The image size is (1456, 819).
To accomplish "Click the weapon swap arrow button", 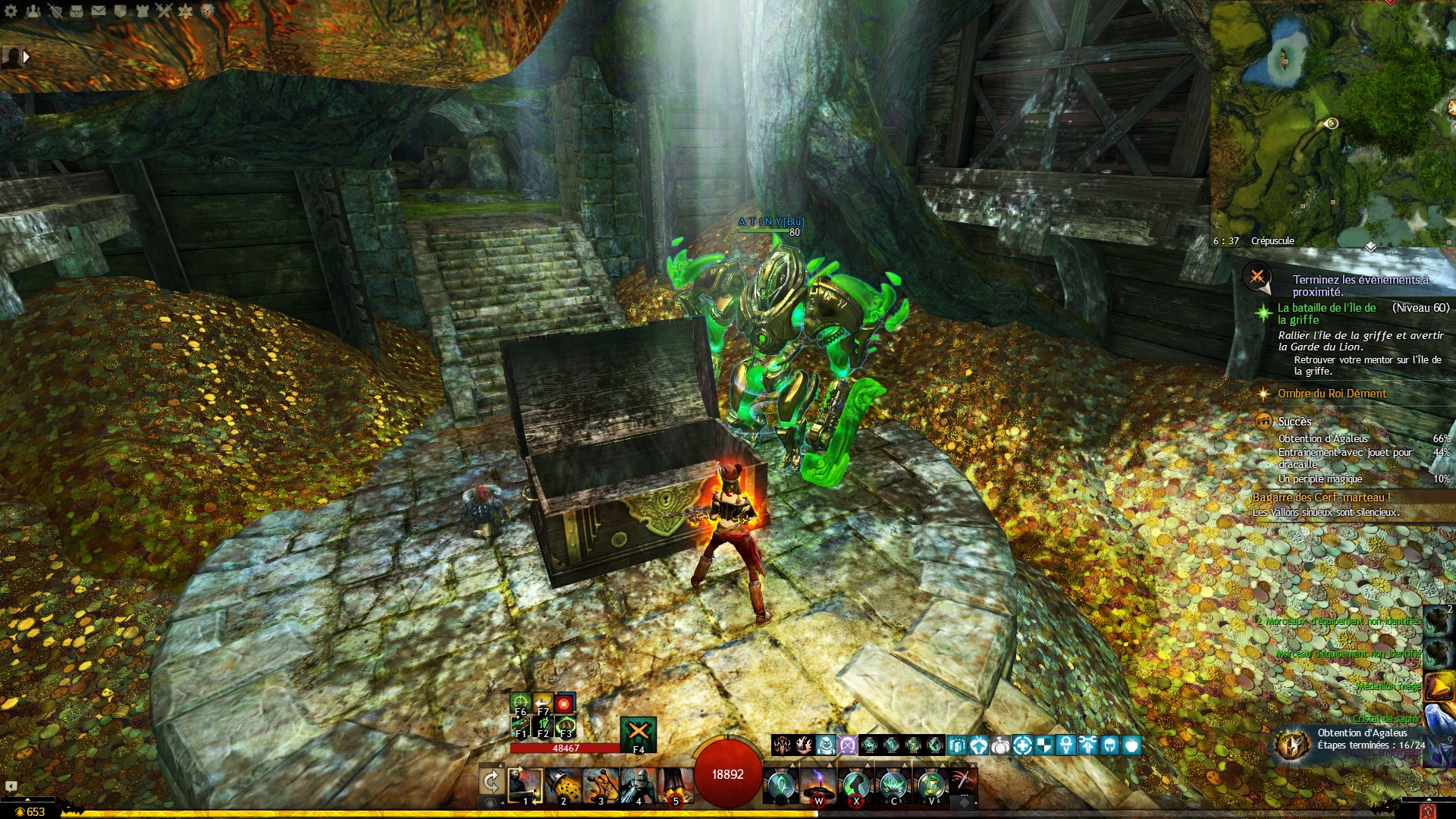I will pos(491,782).
